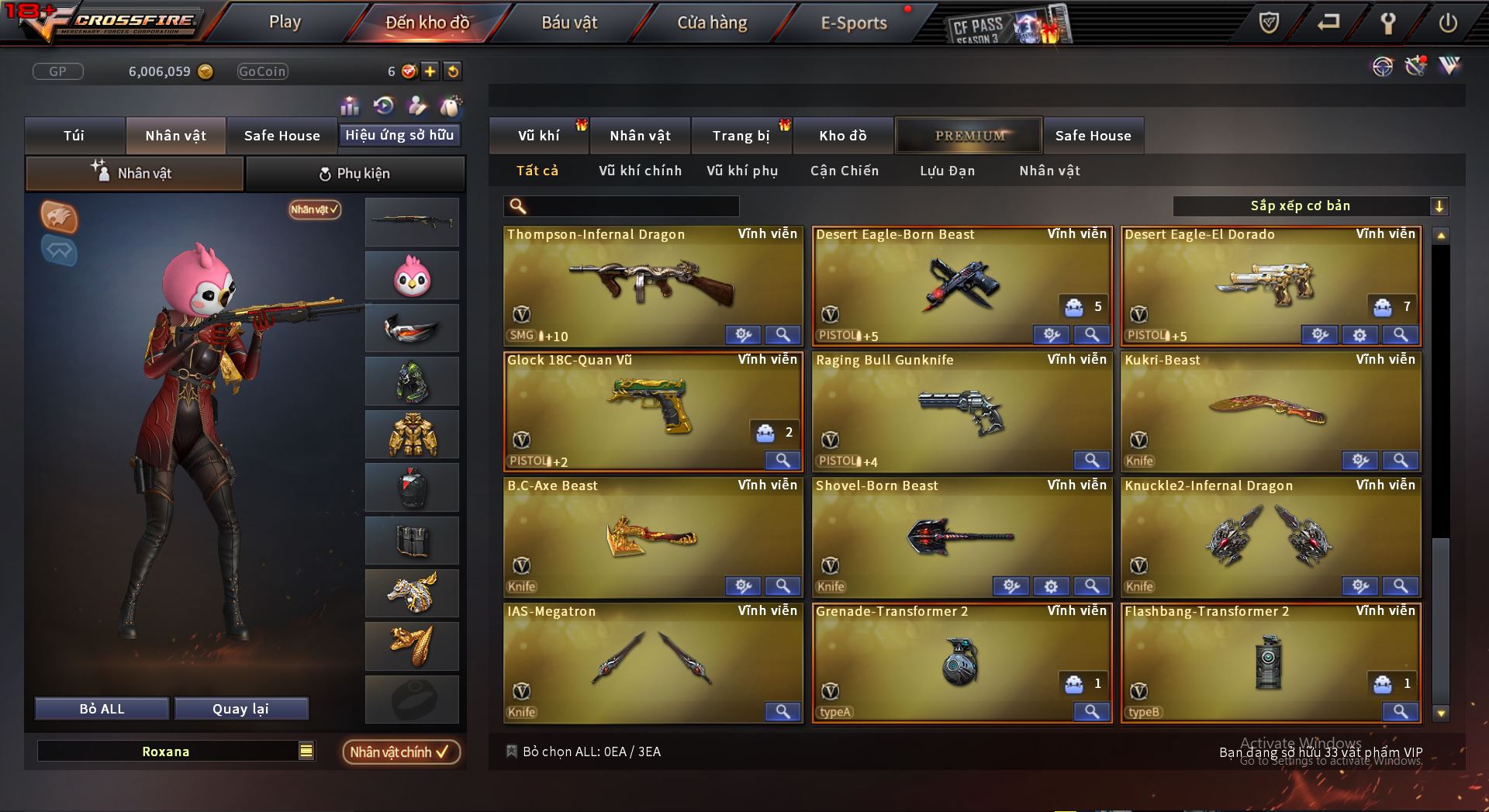The height and width of the screenshot is (812, 1489).
Task: Toggle the Nhân vật chính button
Action: click(x=400, y=752)
